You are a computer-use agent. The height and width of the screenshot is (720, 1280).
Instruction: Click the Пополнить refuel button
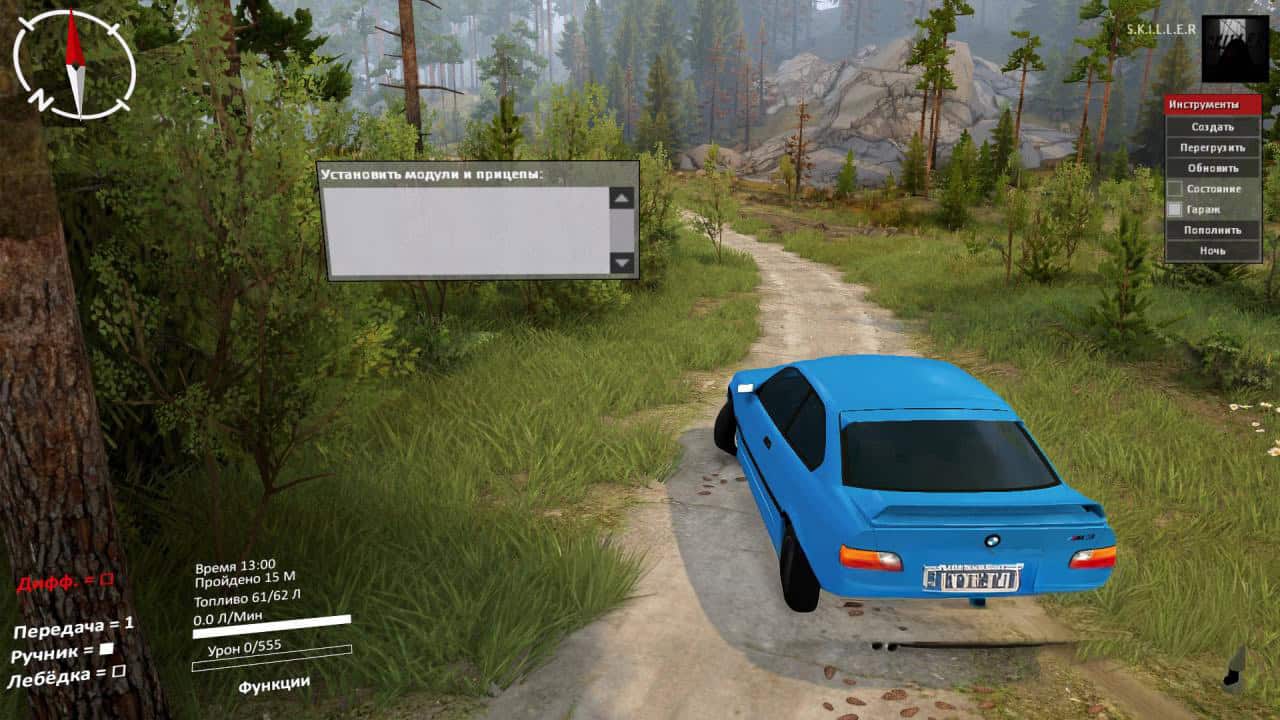[1212, 230]
